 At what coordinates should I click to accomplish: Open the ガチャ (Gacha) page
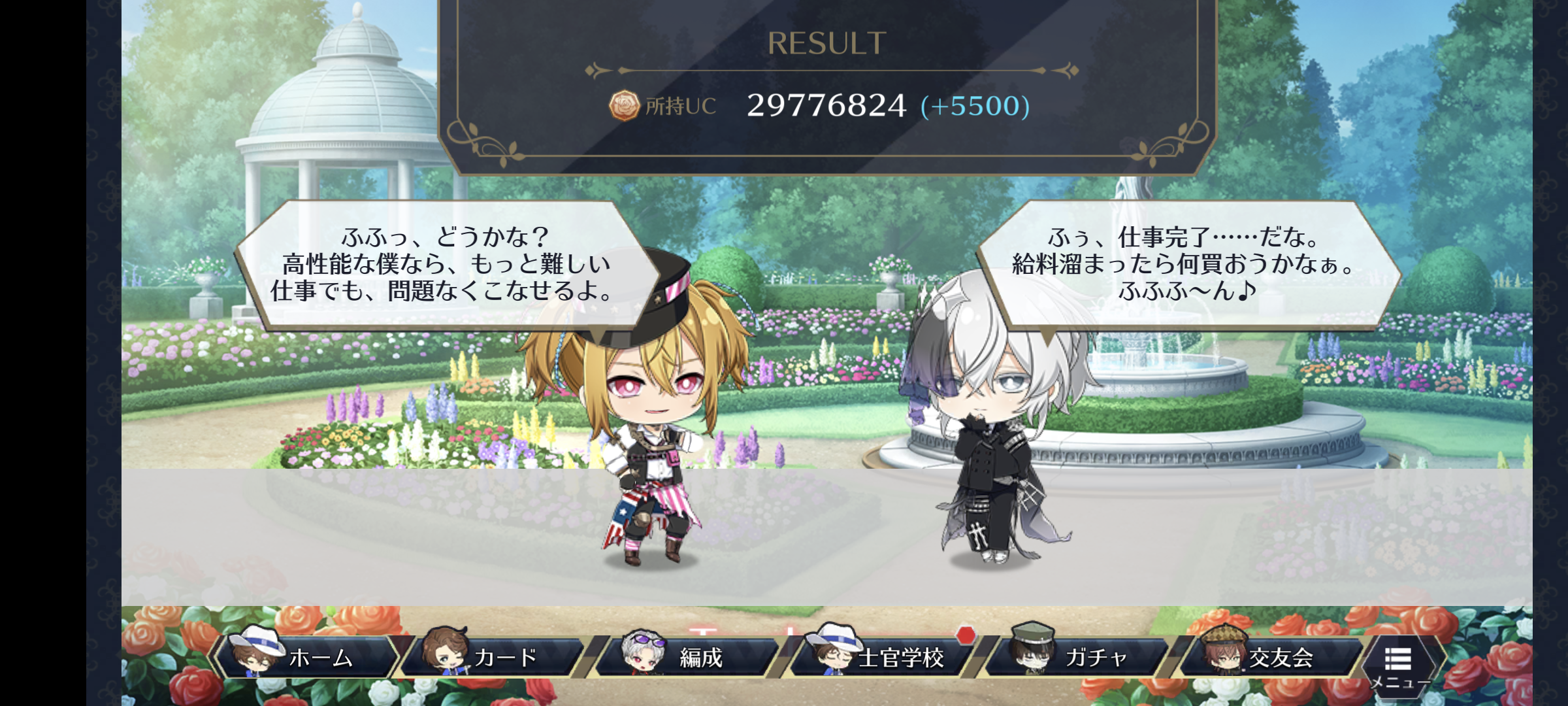(x=1078, y=657)
